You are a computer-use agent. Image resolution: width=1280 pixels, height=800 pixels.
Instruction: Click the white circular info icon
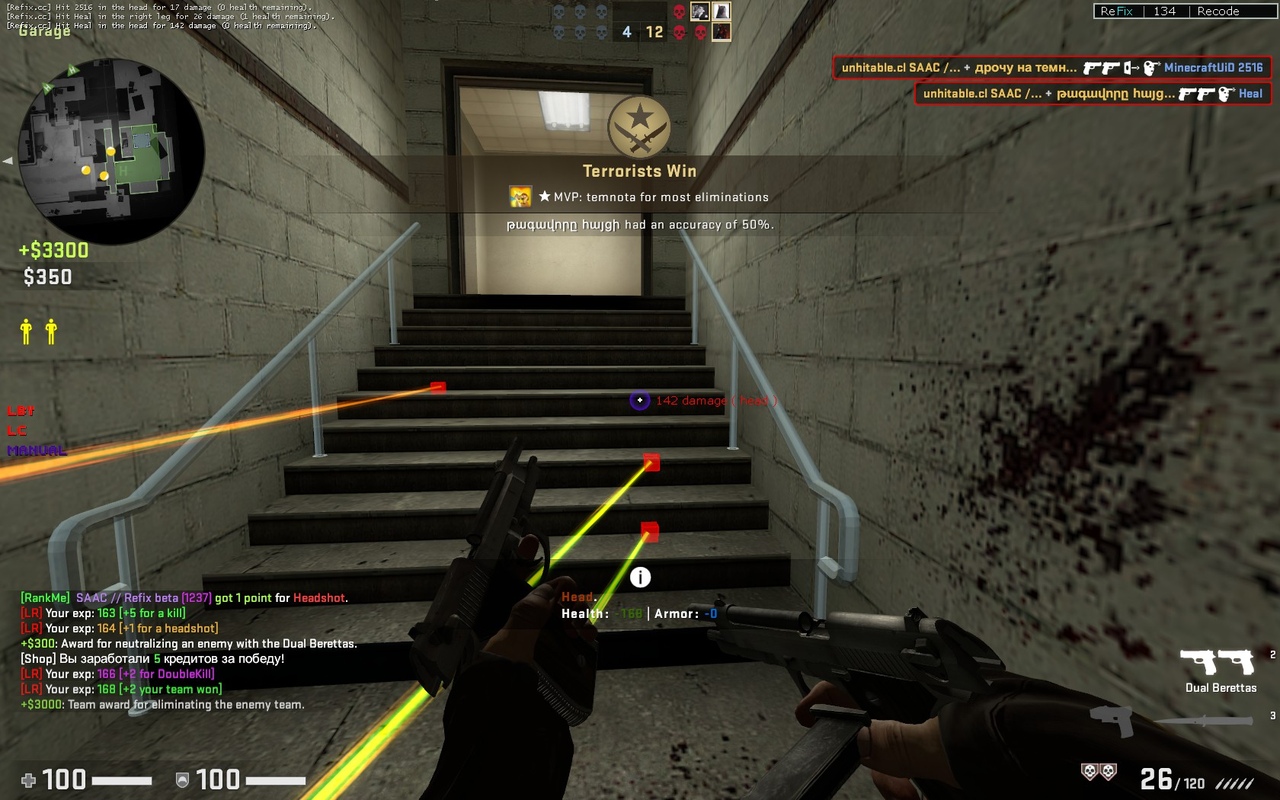coord(640,577)
